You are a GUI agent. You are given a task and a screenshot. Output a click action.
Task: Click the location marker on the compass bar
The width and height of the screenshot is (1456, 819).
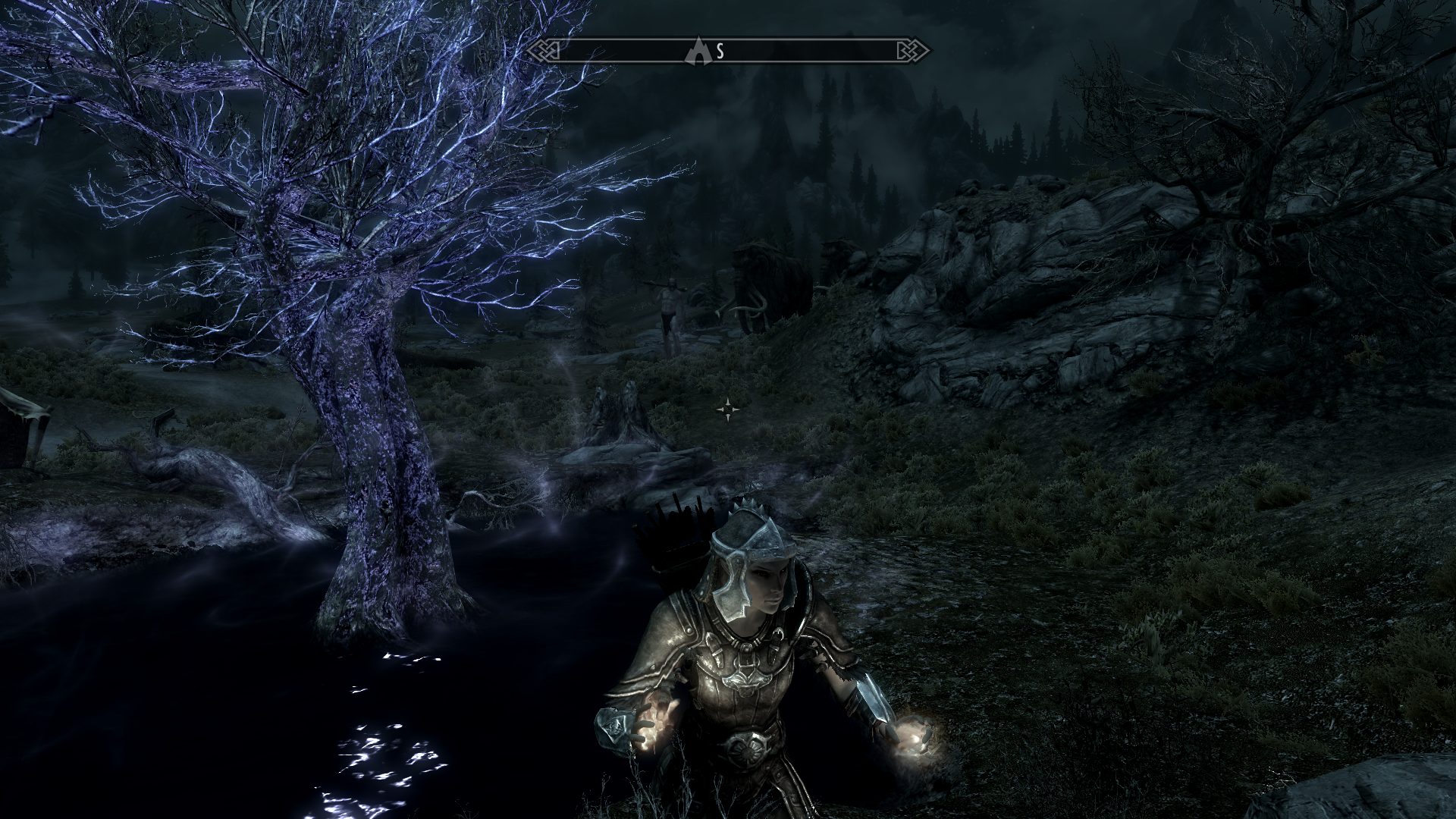[x=697, y=52]
